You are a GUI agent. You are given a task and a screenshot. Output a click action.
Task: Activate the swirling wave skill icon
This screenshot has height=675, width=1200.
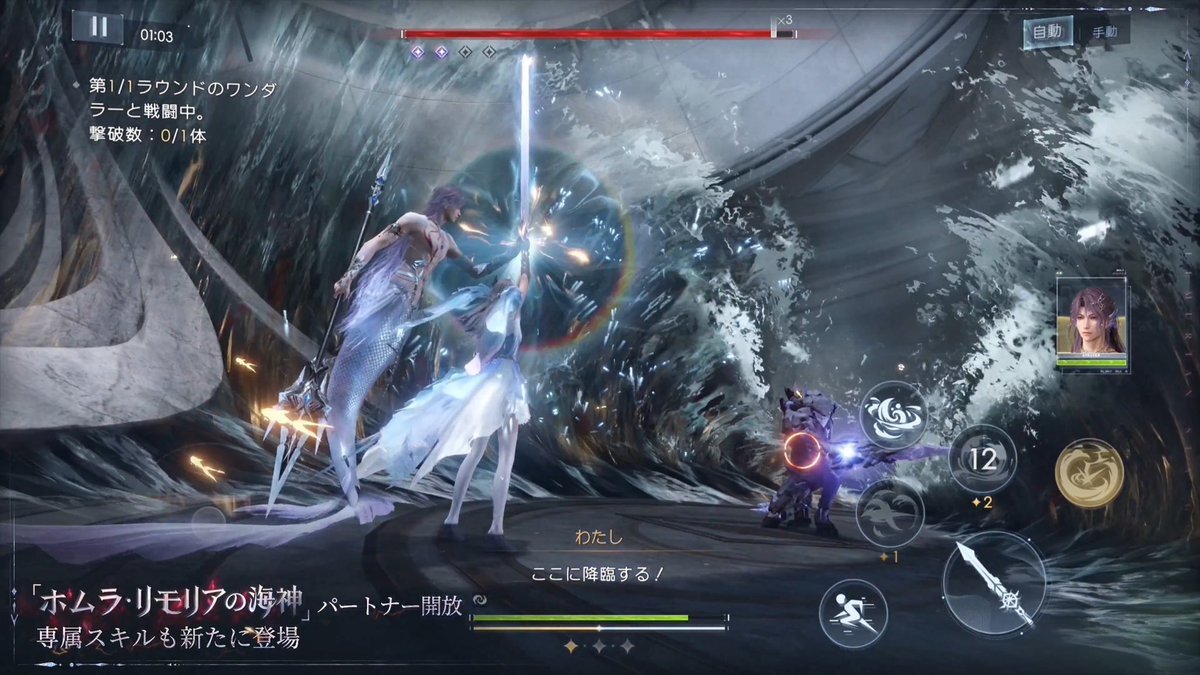point(892,414)
